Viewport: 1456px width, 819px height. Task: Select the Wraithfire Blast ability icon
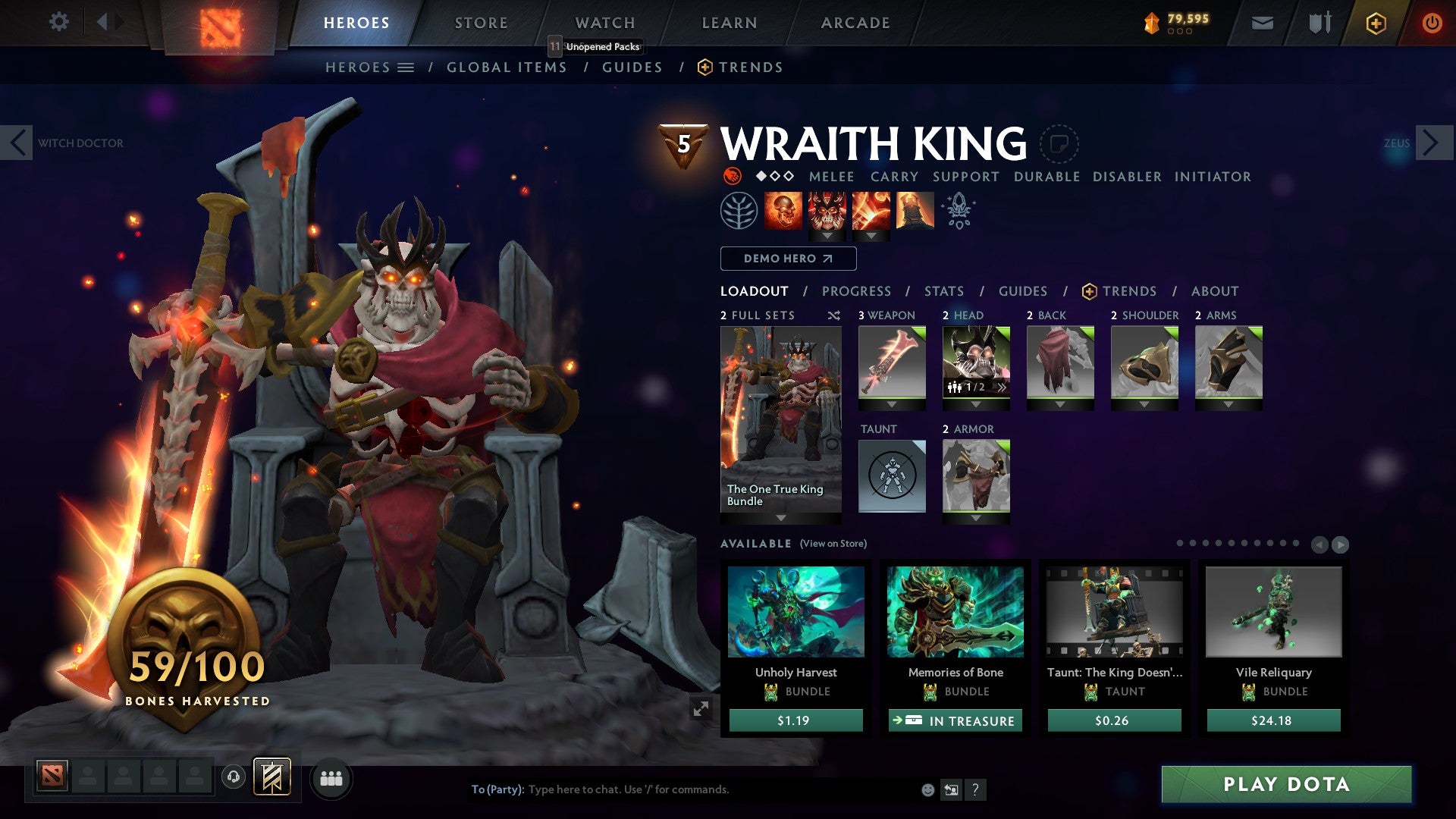(x=785, y=210)
